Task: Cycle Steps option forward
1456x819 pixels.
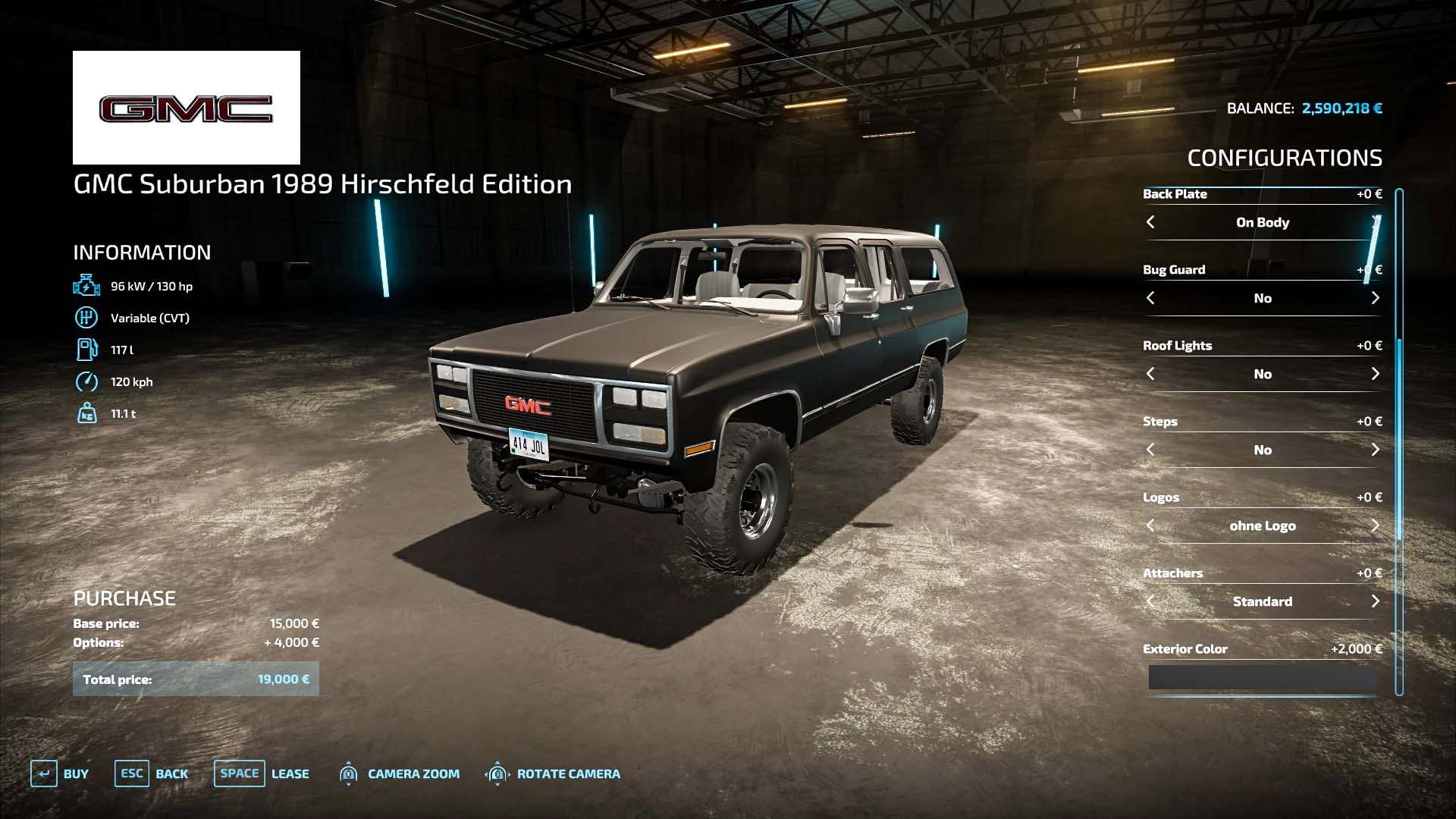Action: click(1375, 450)
